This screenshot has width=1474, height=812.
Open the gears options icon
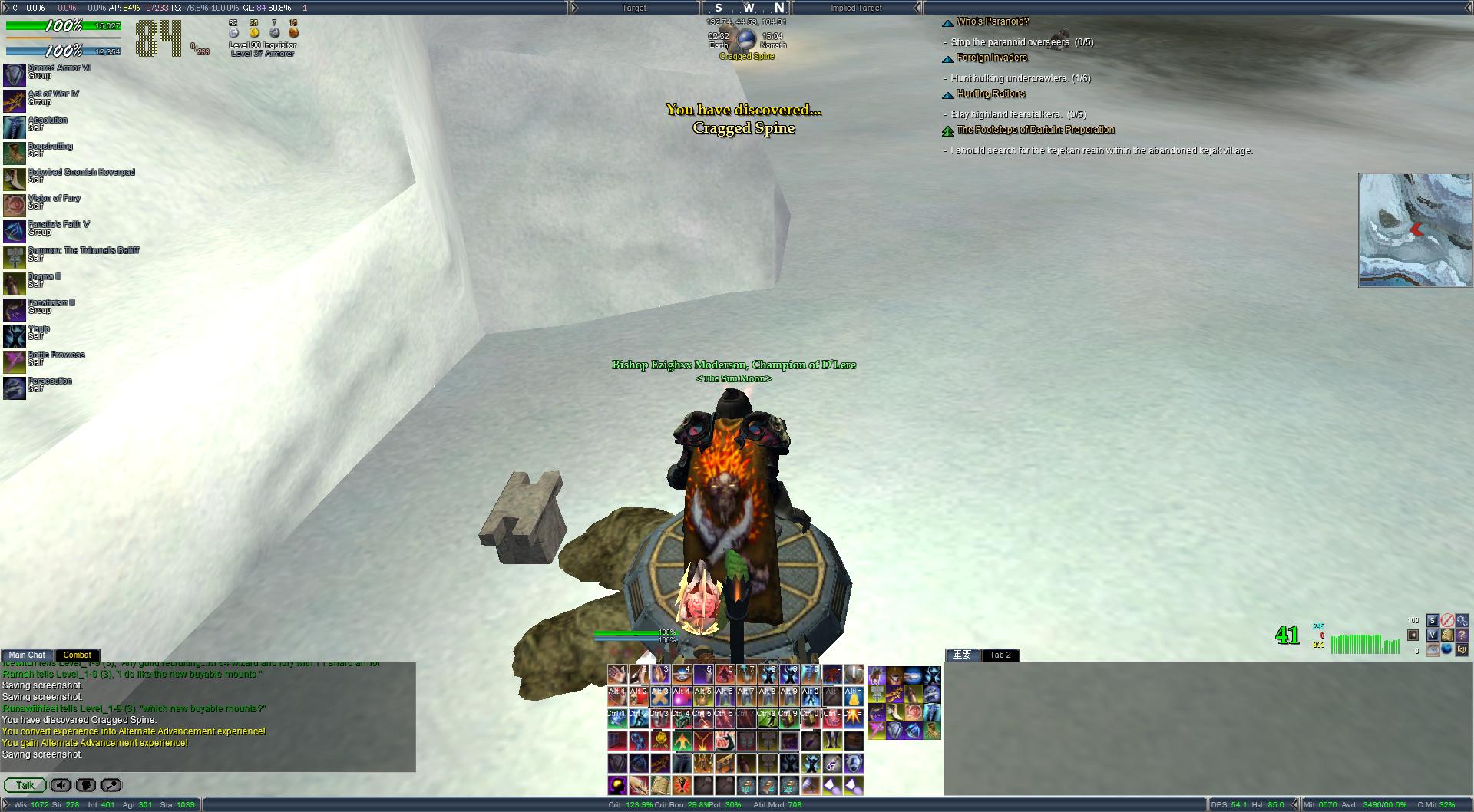click(x=1462, y=620)
